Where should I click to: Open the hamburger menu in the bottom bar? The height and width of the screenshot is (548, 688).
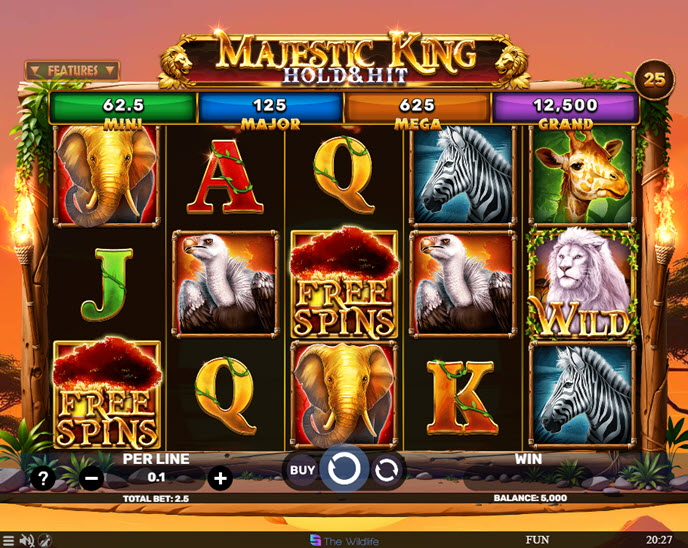10,540
